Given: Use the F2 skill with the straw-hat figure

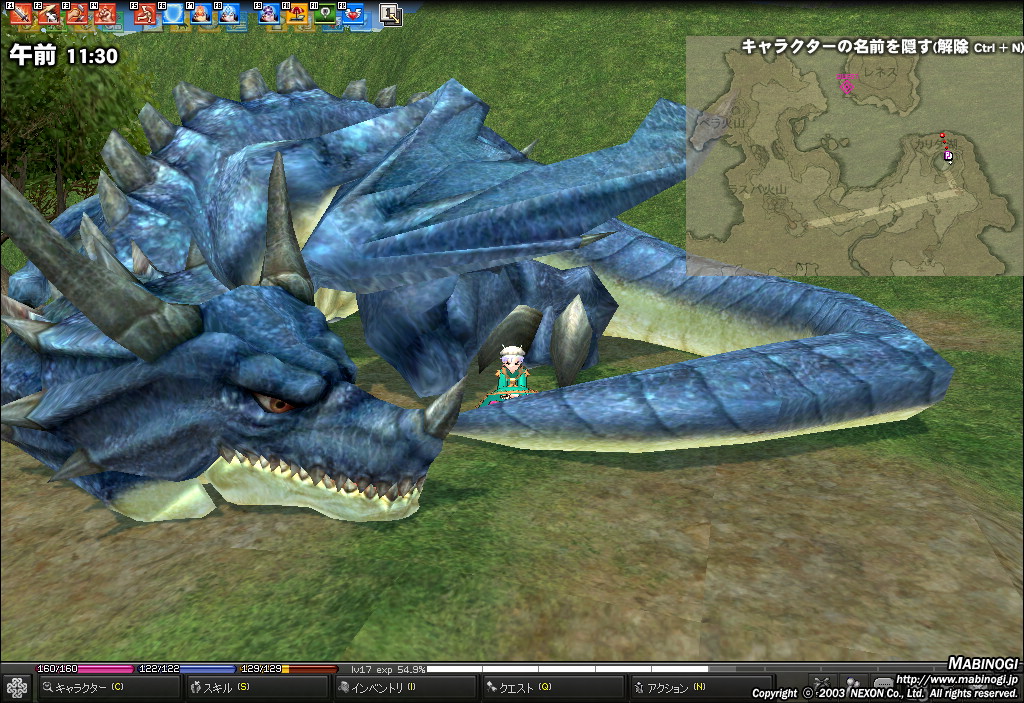Looking at the screenshot, I should [48, 14].
